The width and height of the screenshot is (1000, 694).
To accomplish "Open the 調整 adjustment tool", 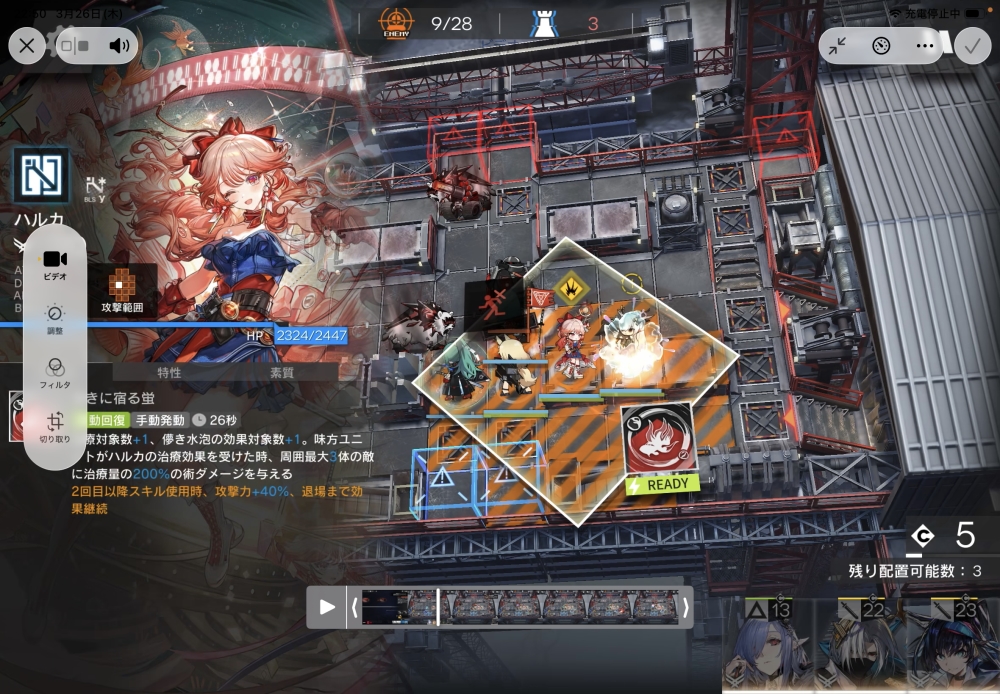I will [55, 319].
